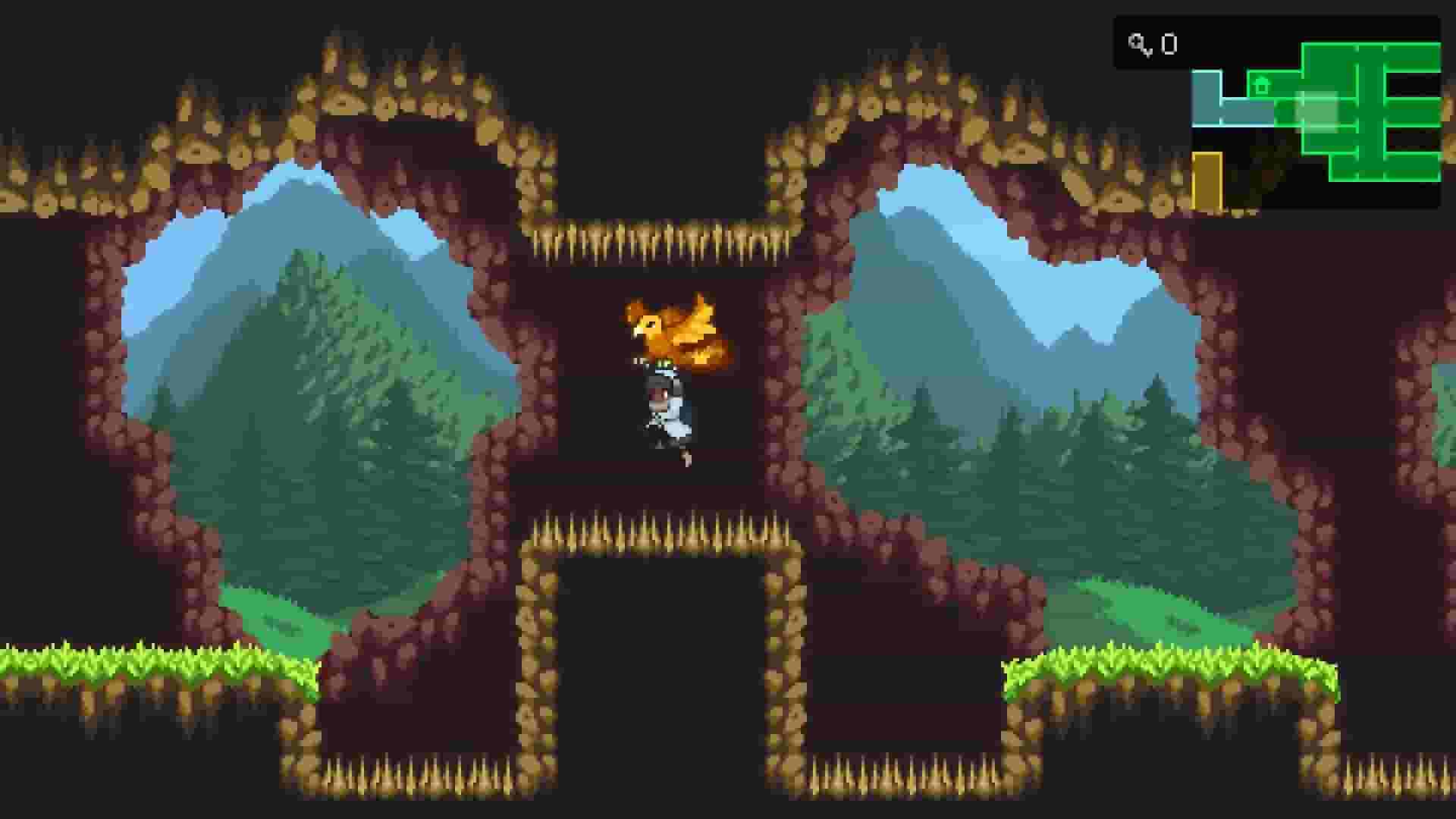The image size is (1456, 819).
Task: Select the yellow room on the minimap
Action: click(x=1207, y=182)
